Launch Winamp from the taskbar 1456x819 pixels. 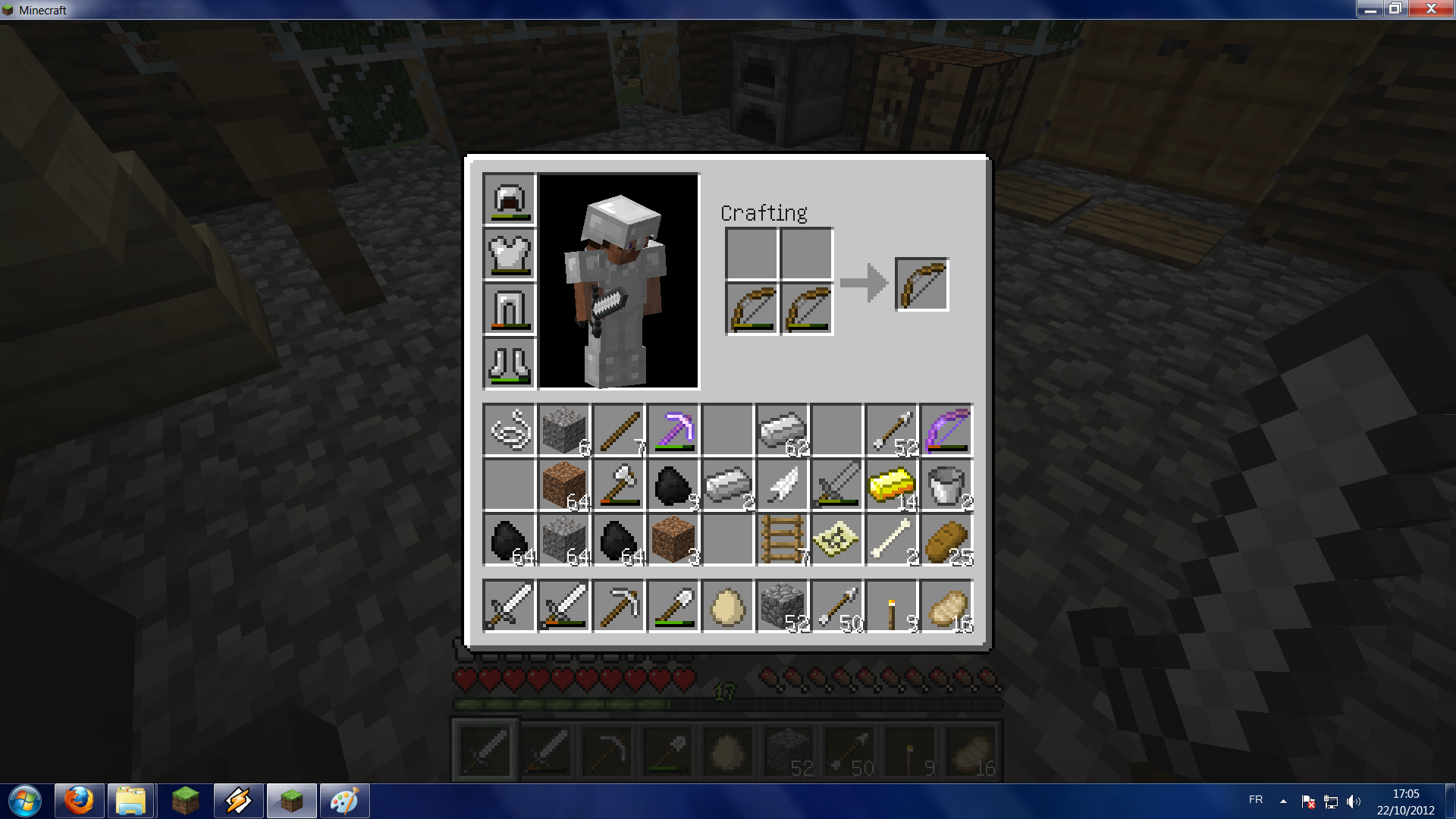pyautogui.click(x=237, y=800)
